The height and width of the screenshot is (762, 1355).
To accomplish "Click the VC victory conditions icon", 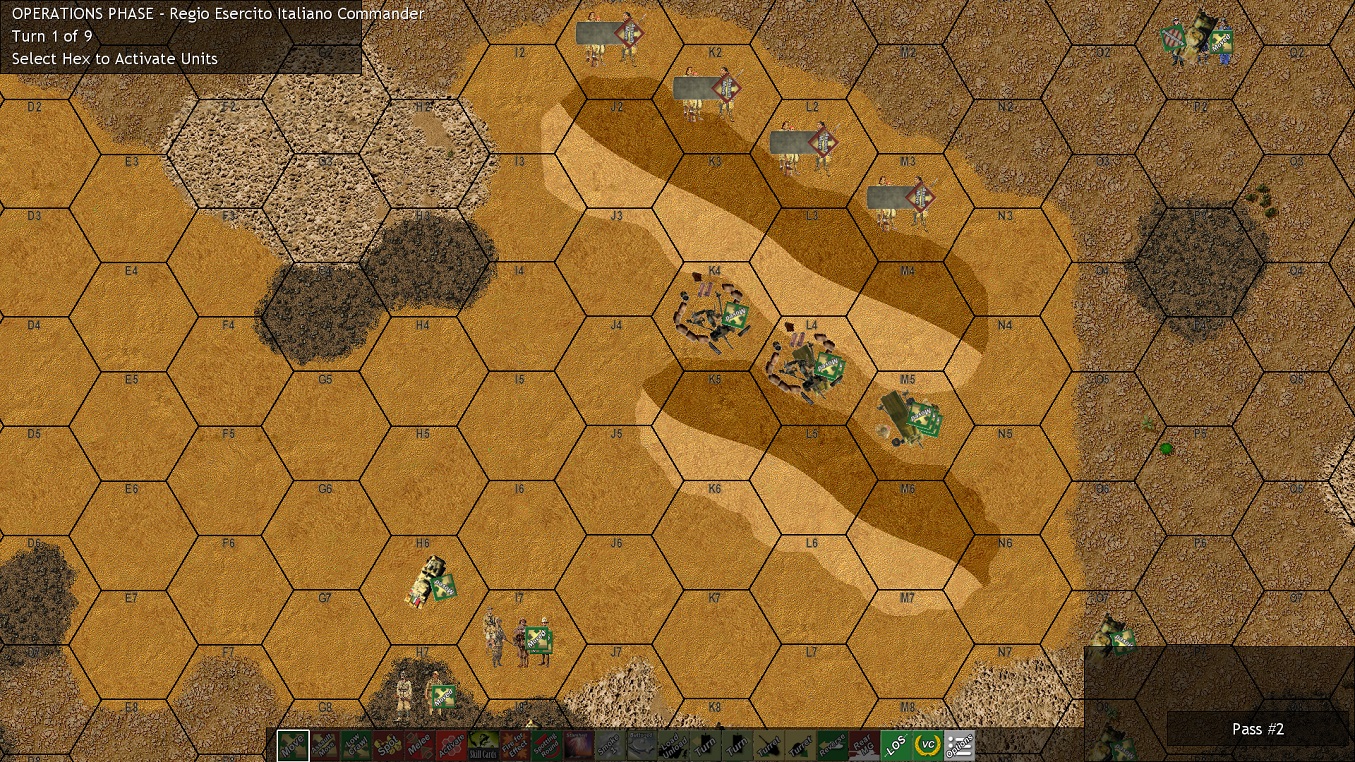I will pyautogui.click(x=925, y=745).
